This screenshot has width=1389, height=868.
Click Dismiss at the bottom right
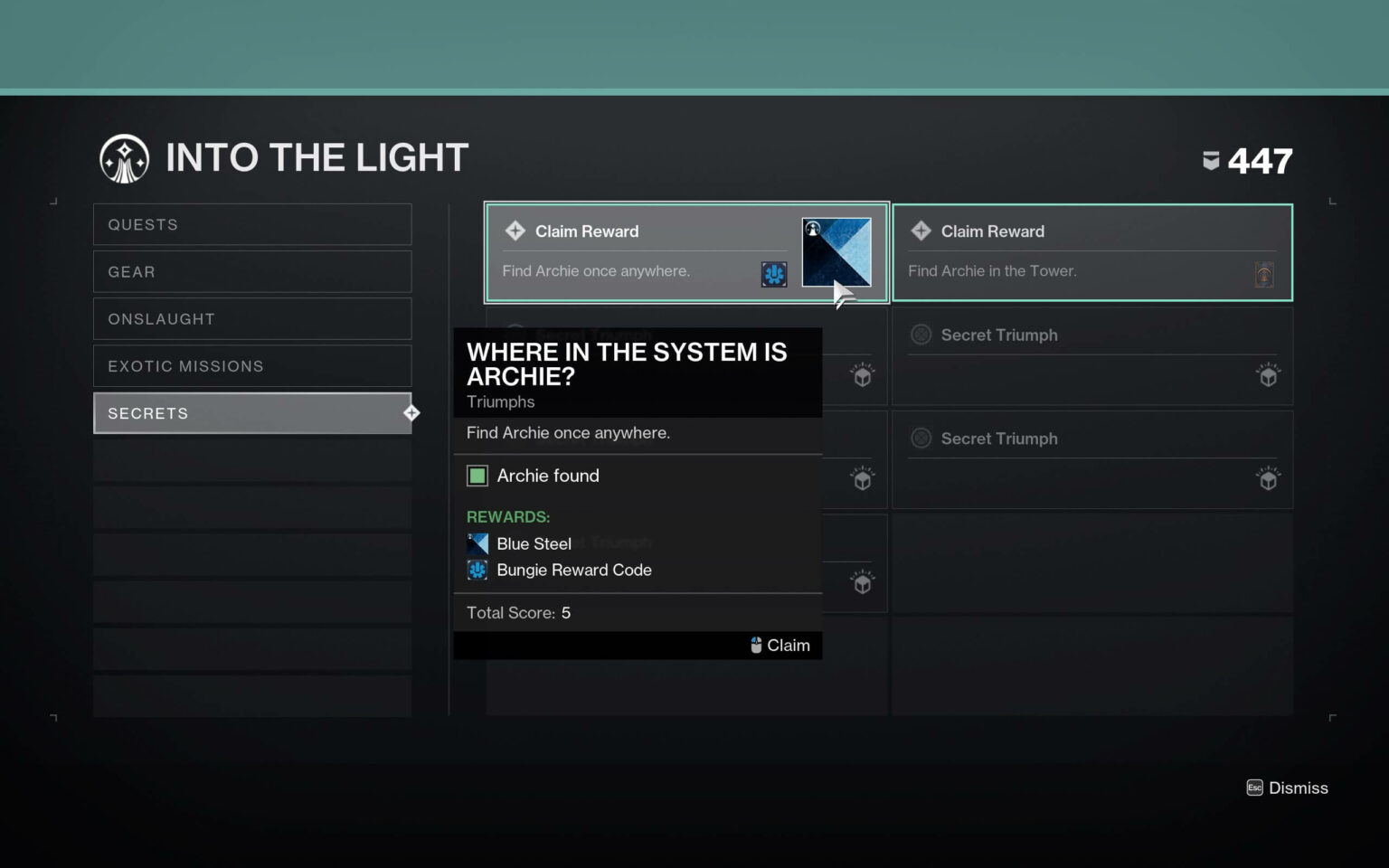tap(1298, 788)
